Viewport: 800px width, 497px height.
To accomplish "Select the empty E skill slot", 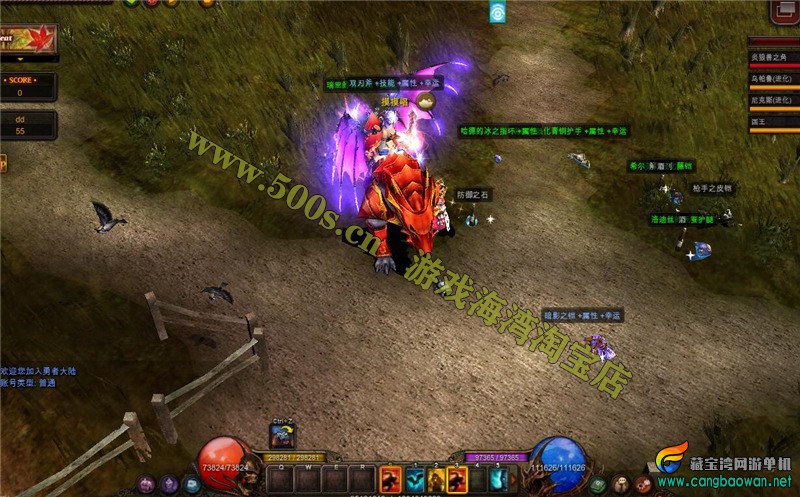I will click(337, 478).
